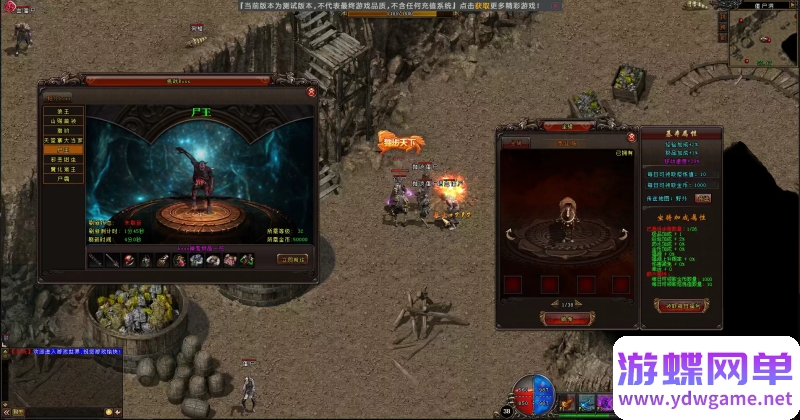Screen dimensions: 800x420
Task: Toggle the 已拥有 owned checkbox
Action: [622, 154]
